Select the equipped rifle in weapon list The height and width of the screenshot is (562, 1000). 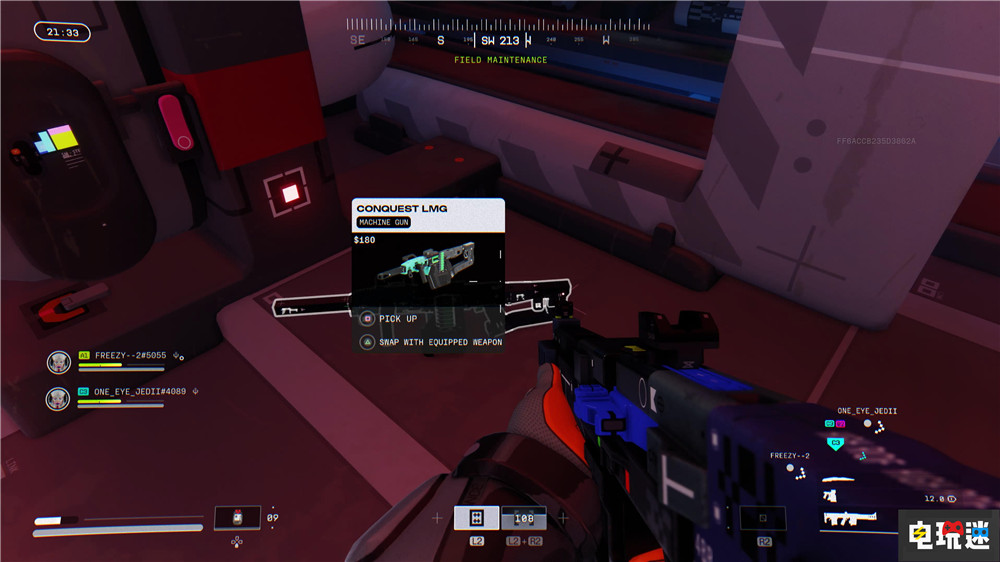tap(848, 517)
